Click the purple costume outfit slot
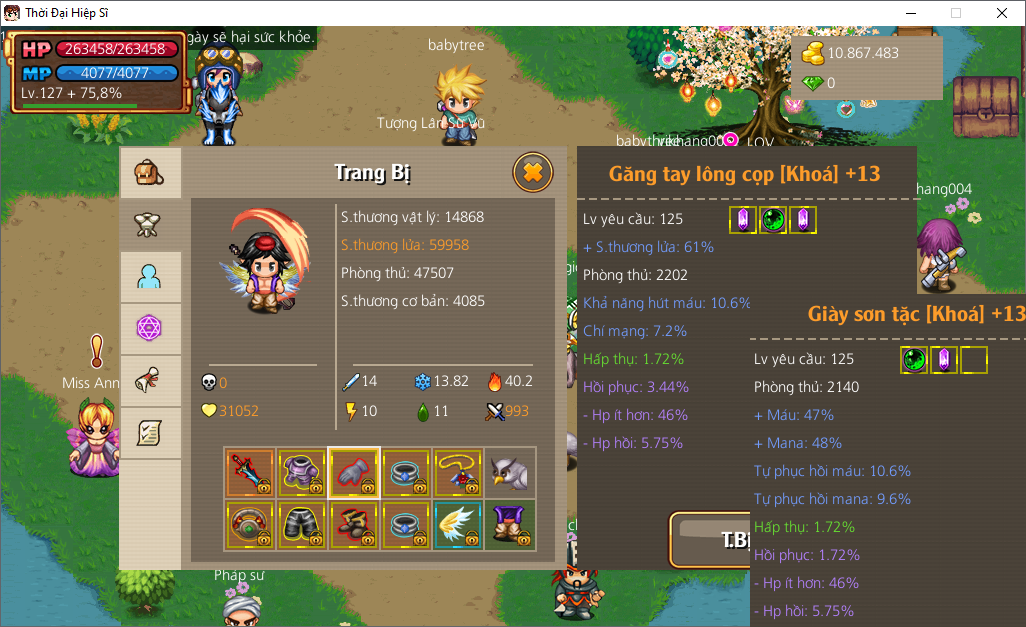 (x=510, y=525)
